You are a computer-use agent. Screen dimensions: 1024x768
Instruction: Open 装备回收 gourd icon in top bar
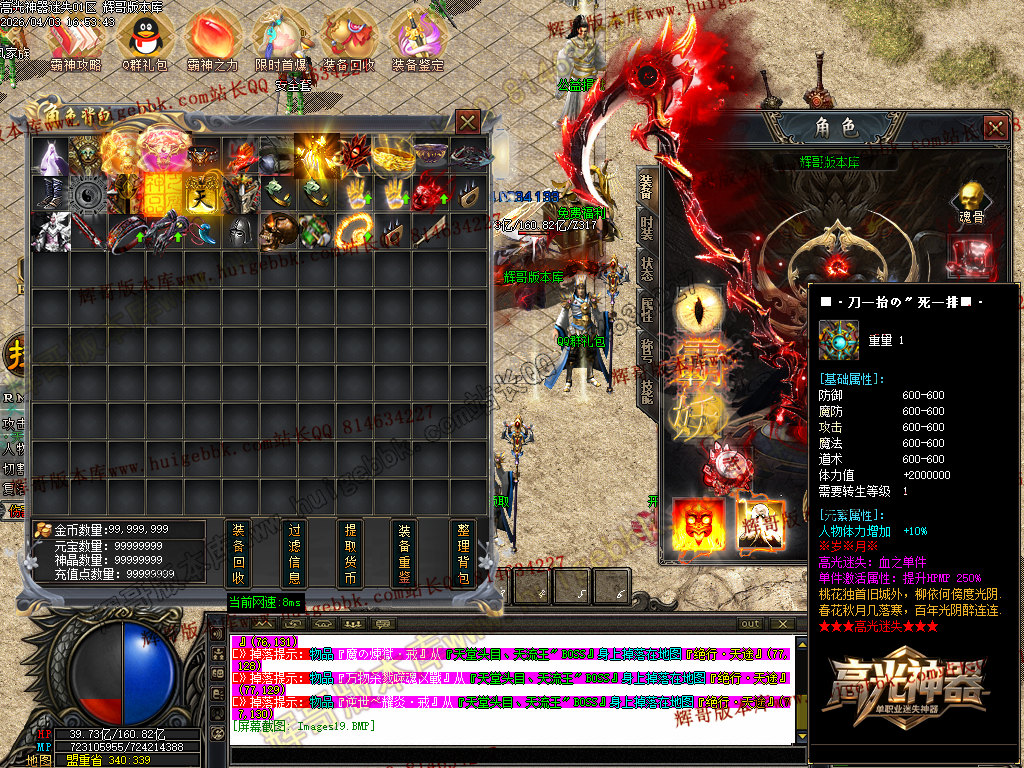(348, 38)
